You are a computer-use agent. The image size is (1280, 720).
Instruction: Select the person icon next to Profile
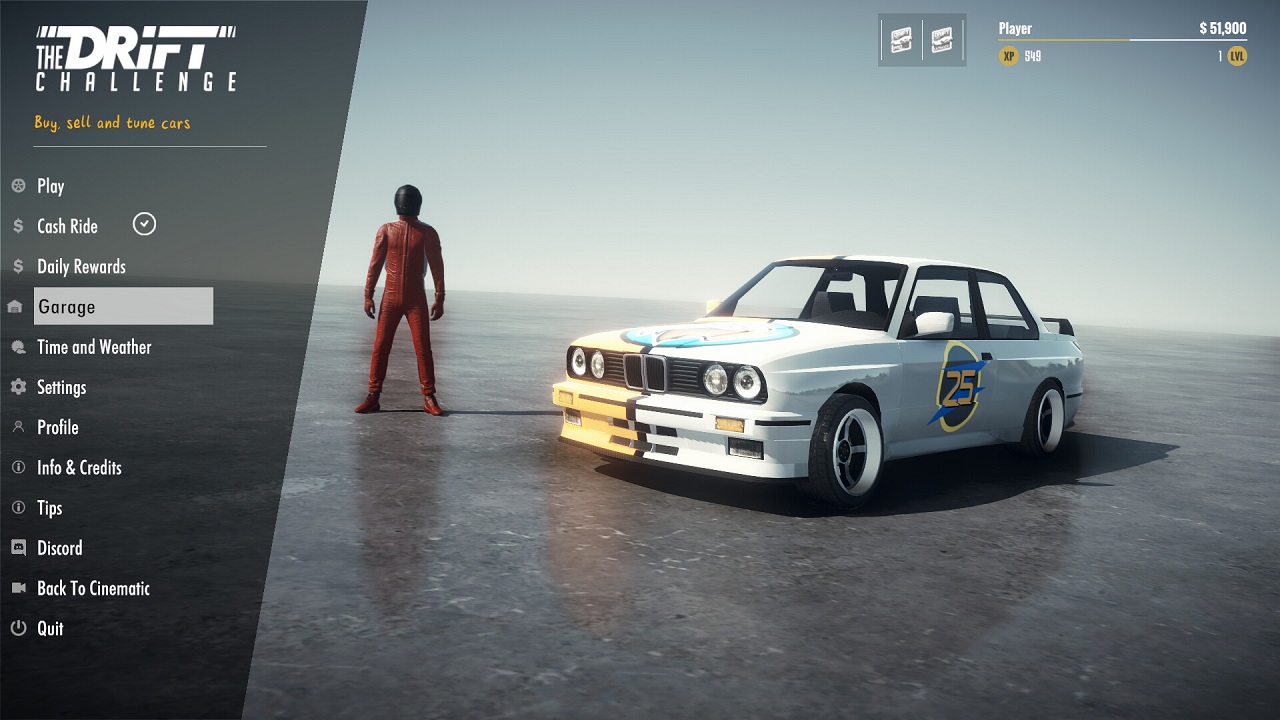point(17,427)
